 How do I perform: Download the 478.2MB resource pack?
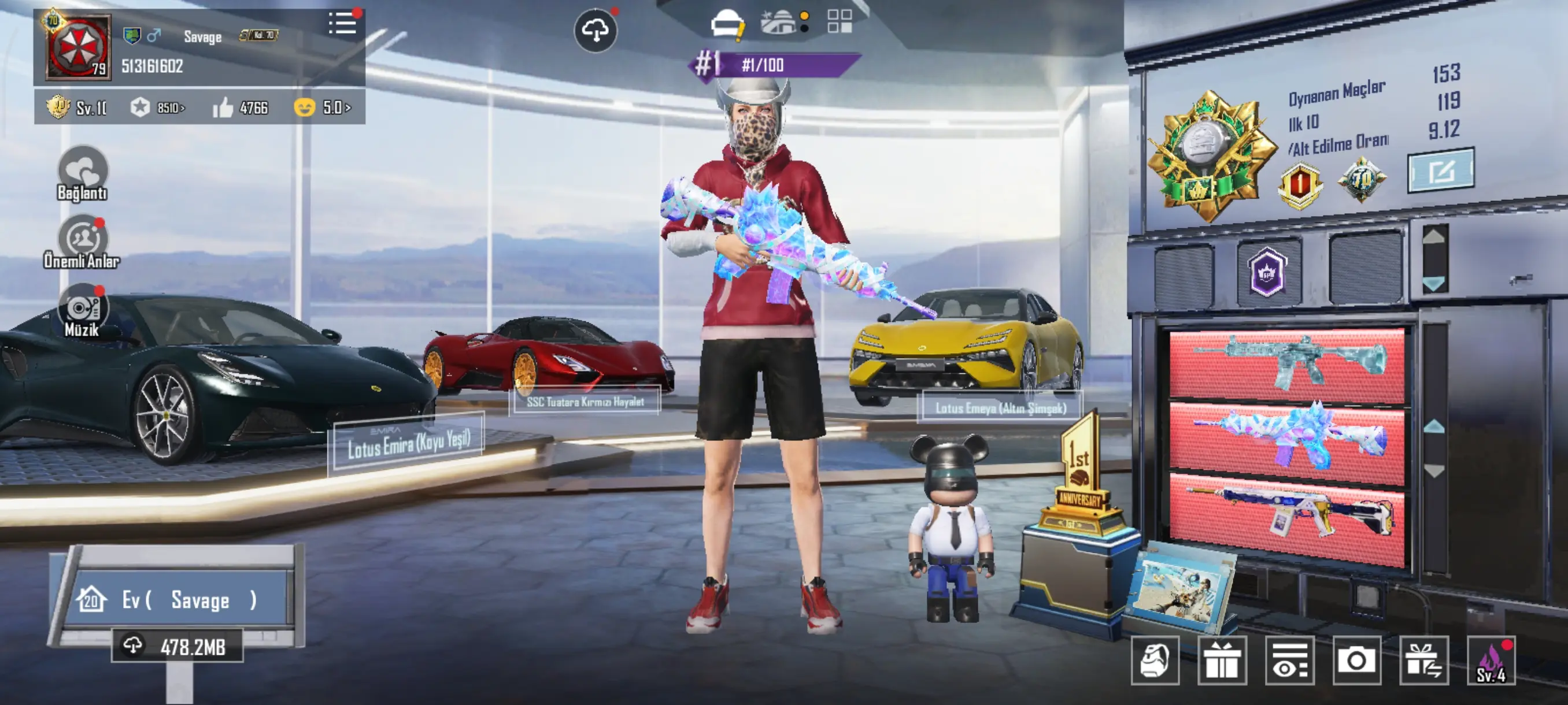177,646
